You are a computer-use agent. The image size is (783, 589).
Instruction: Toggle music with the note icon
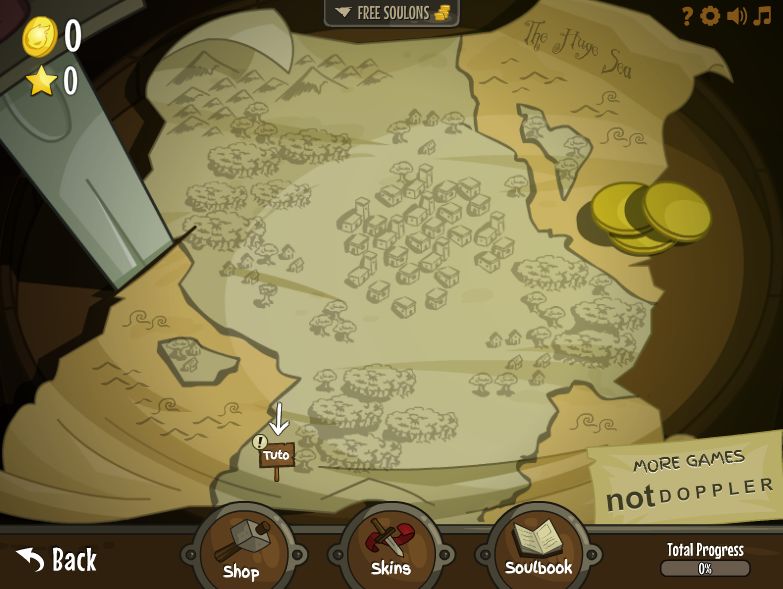coord(763,16)
